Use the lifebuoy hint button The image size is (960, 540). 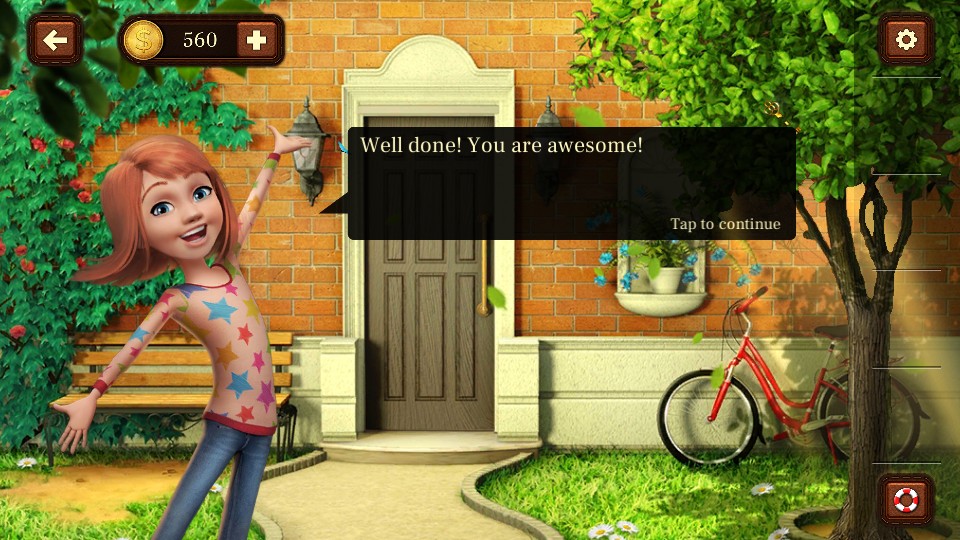click(906, 499)
